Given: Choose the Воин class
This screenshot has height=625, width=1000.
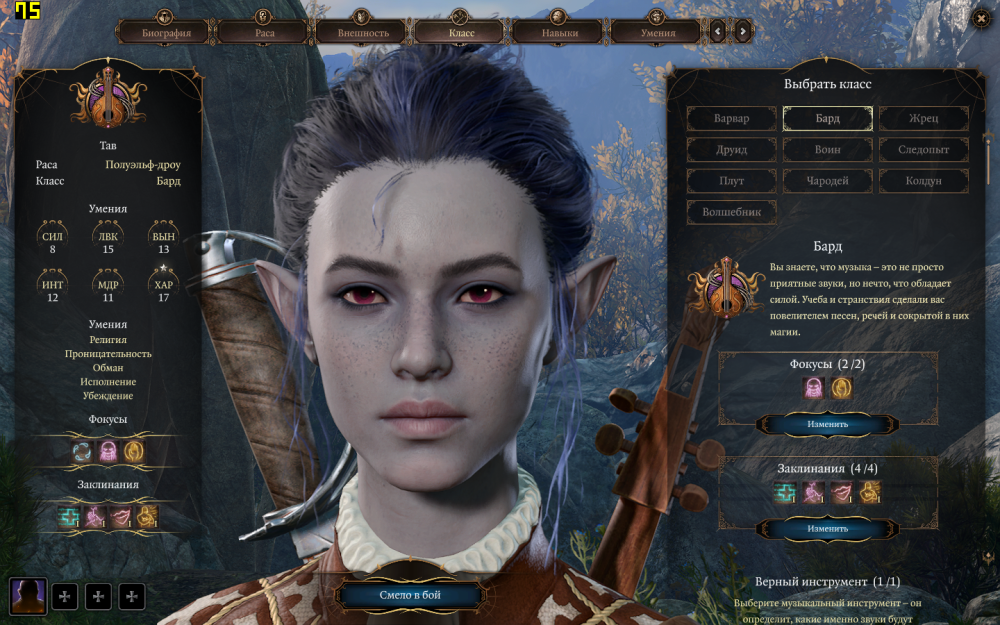Looking at the screenshot, I should pos(827,150).
